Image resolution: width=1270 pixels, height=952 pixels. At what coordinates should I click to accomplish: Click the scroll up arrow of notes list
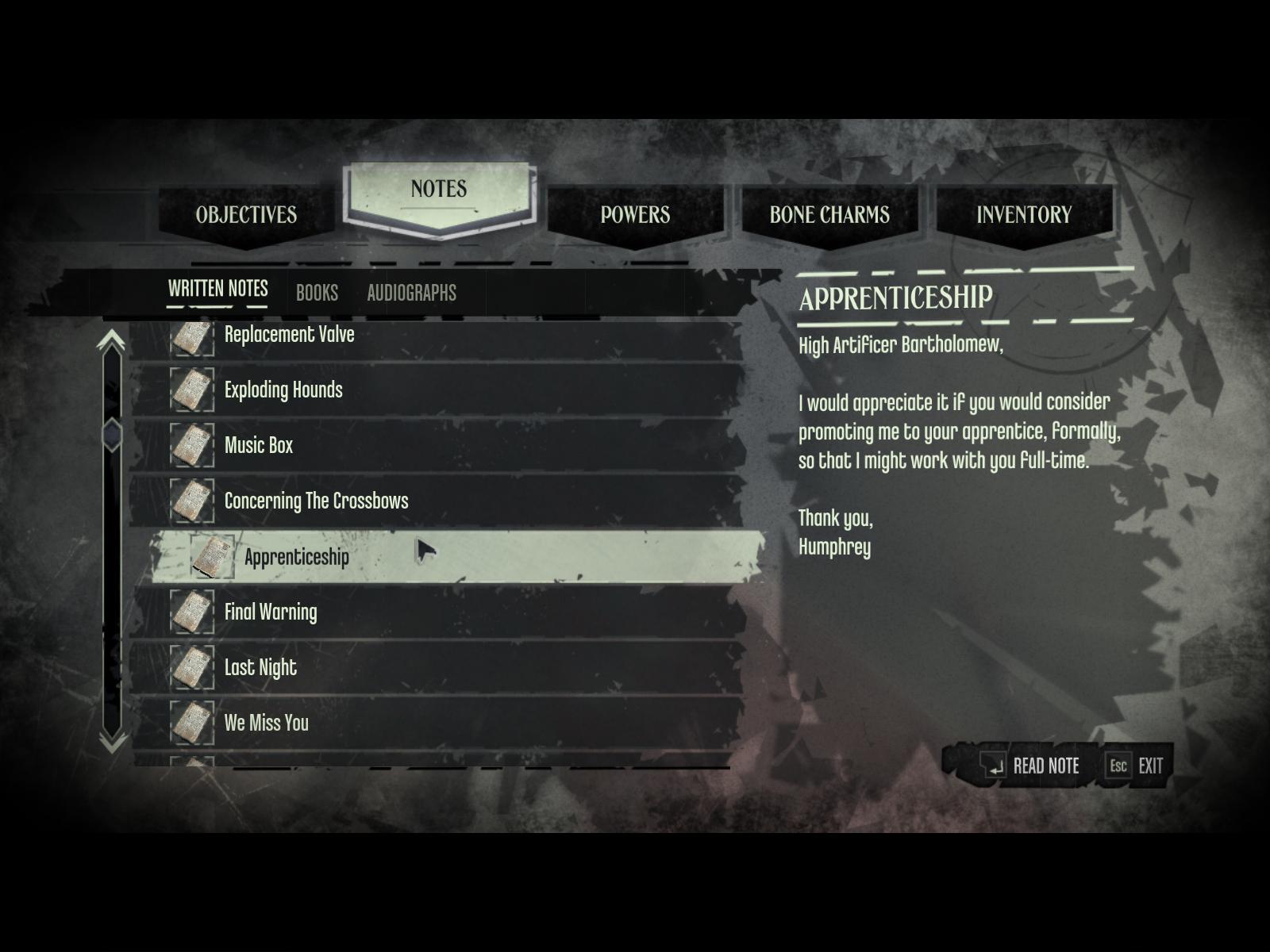pyautogui.click(x=112, y=341)
